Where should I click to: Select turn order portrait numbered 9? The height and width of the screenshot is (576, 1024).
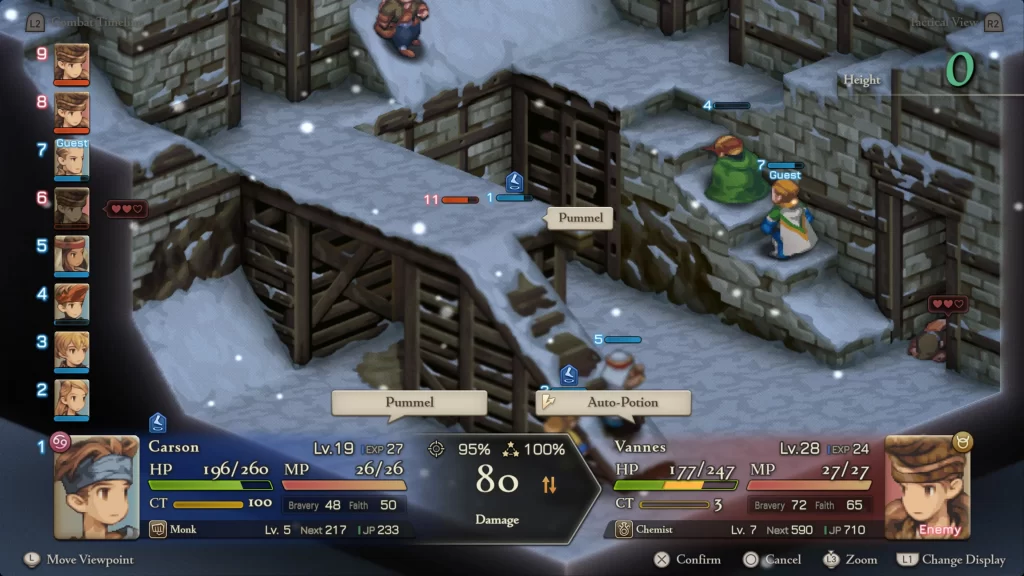tap(72, 62)
